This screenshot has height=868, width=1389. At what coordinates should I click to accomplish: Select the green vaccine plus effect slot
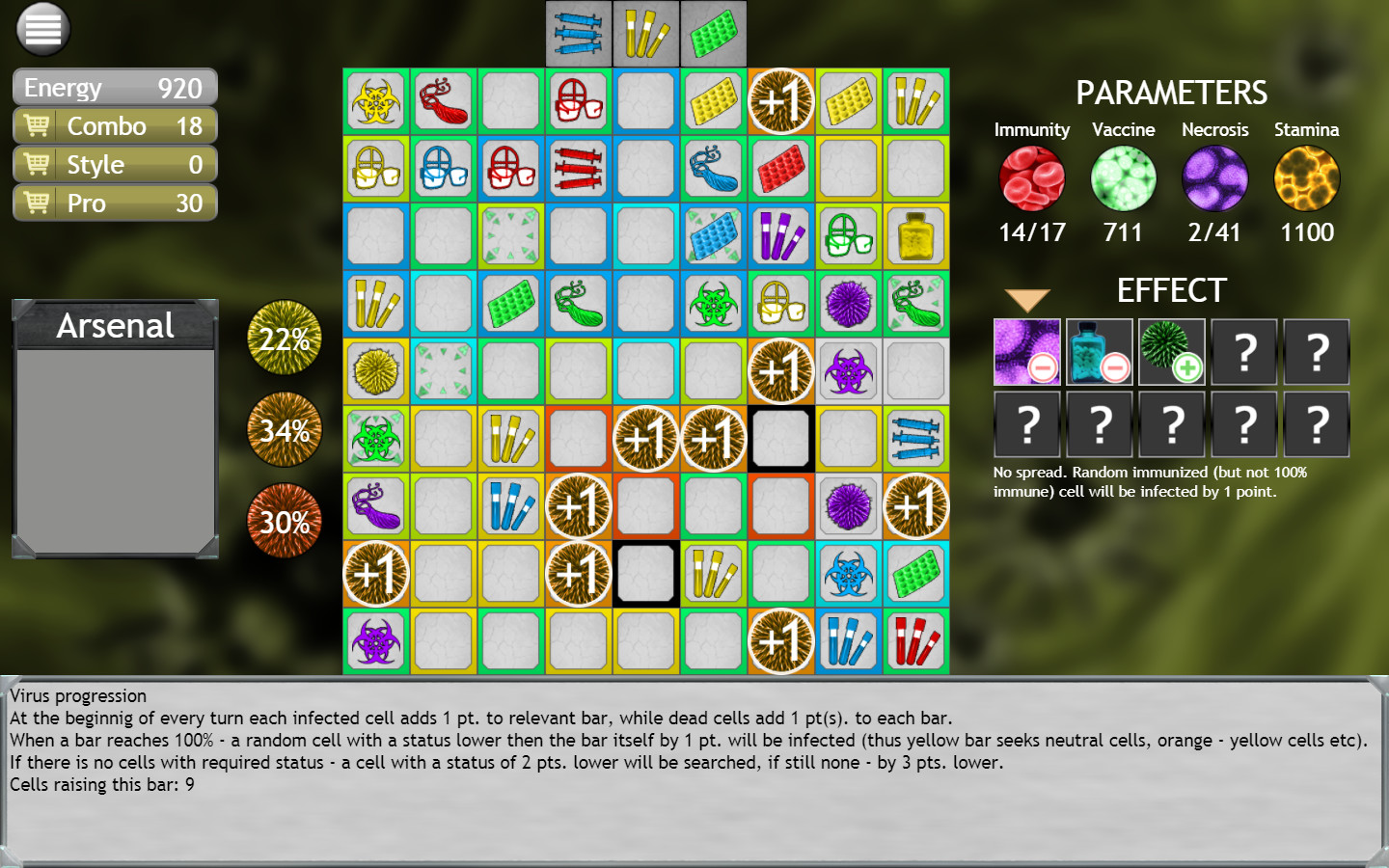pos(1171,351)
